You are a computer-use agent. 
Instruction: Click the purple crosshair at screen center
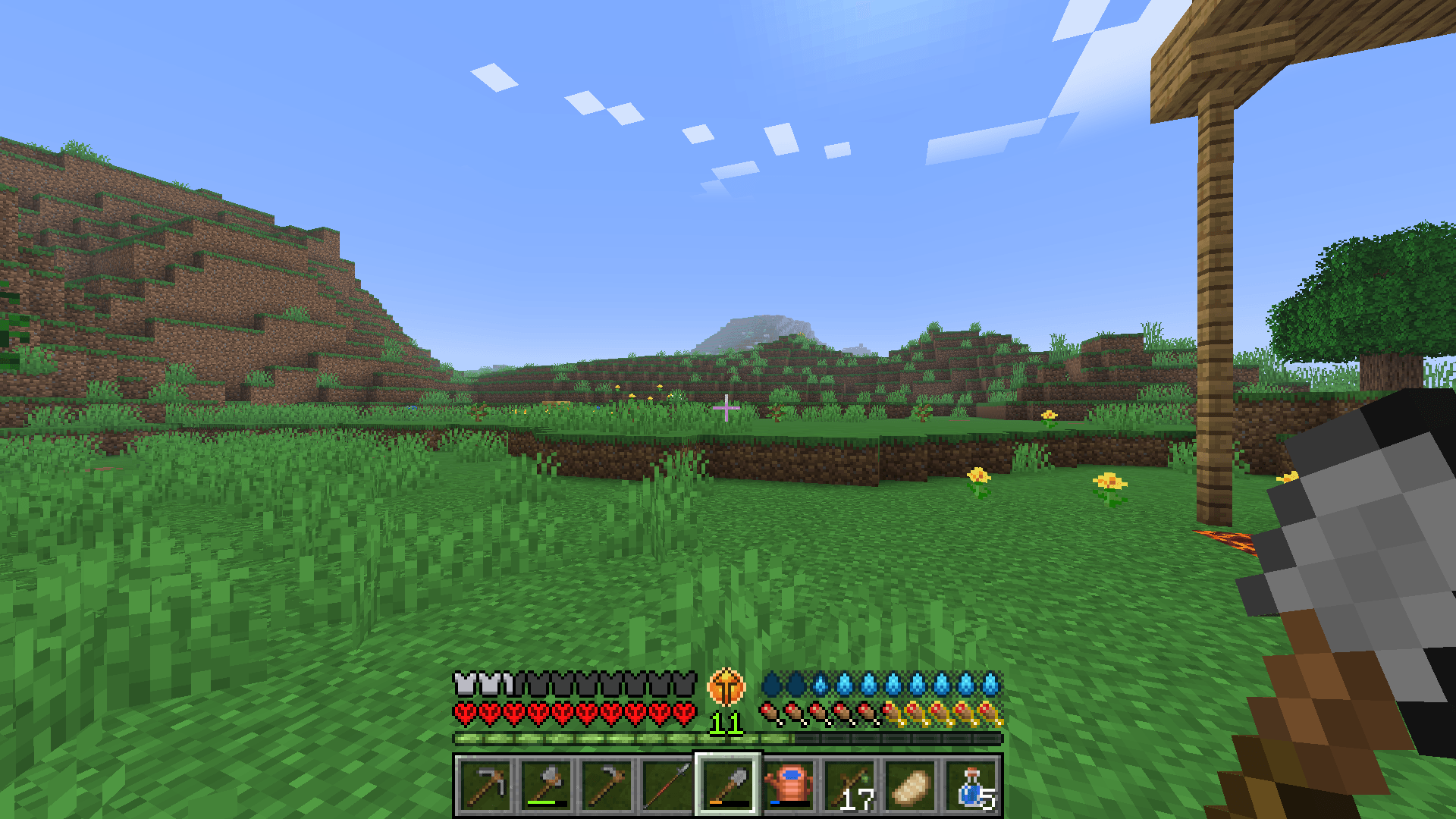726,409
